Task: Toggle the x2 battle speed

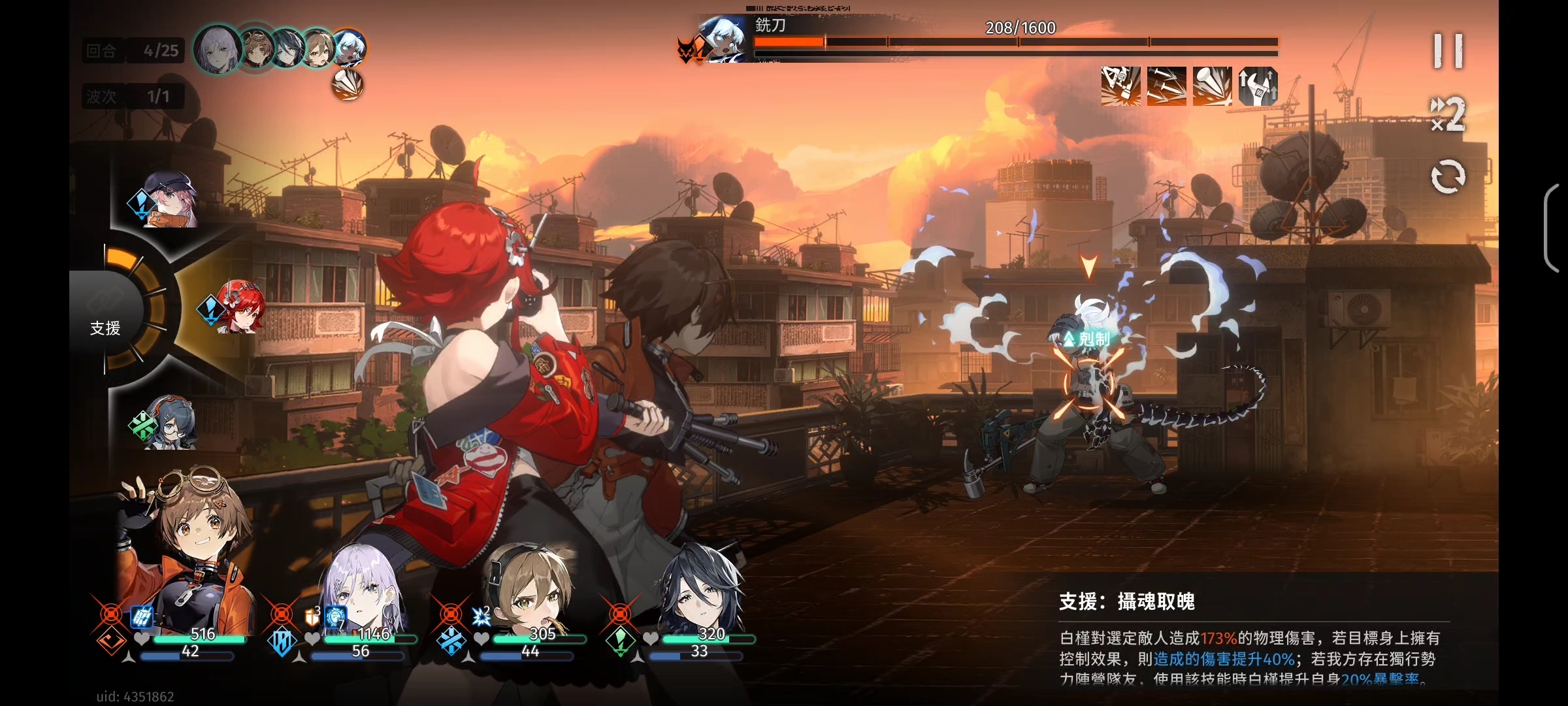Action: 1448,115
